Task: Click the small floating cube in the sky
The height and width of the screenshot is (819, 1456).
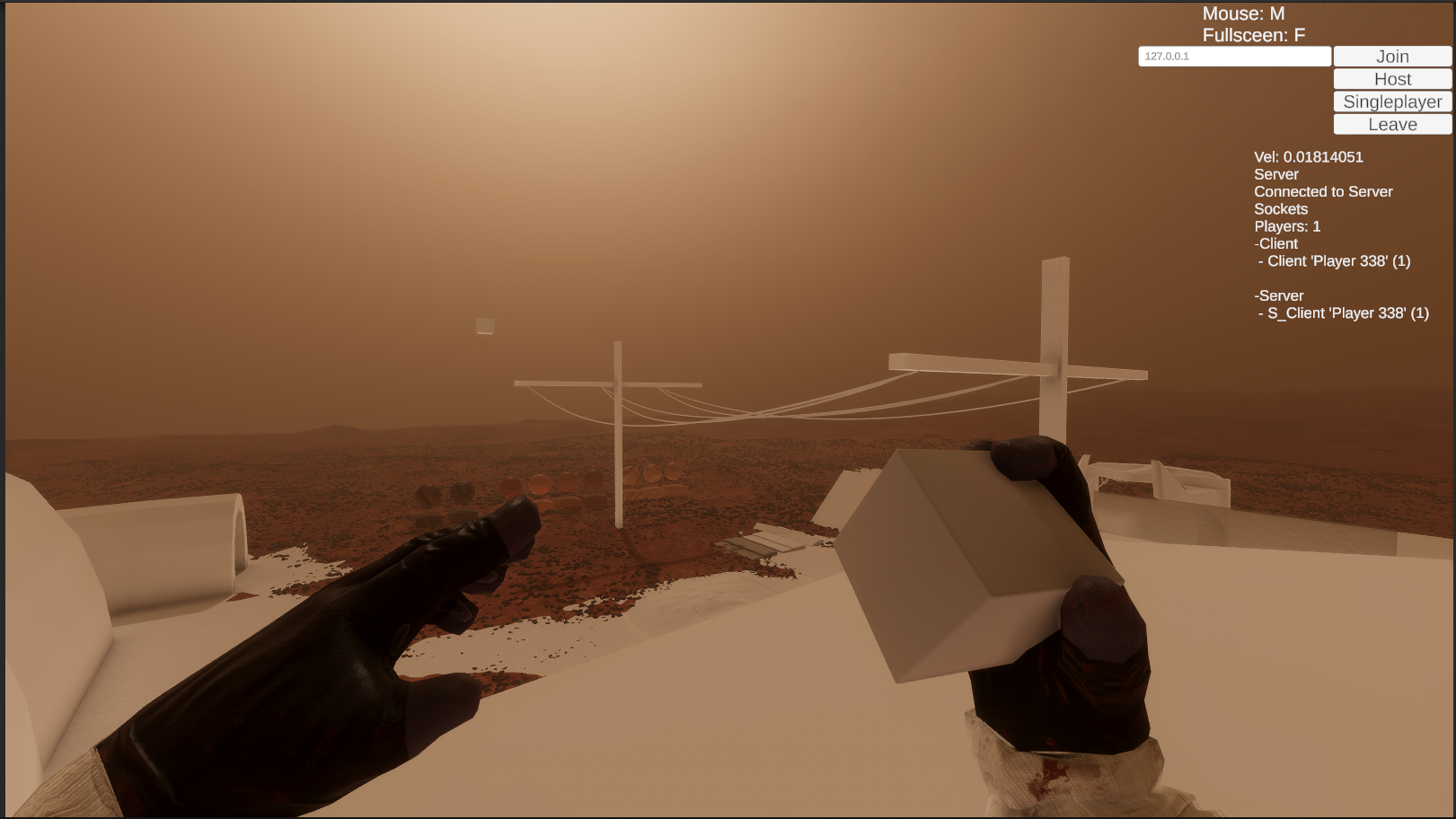Action: [x=483, y=326]
